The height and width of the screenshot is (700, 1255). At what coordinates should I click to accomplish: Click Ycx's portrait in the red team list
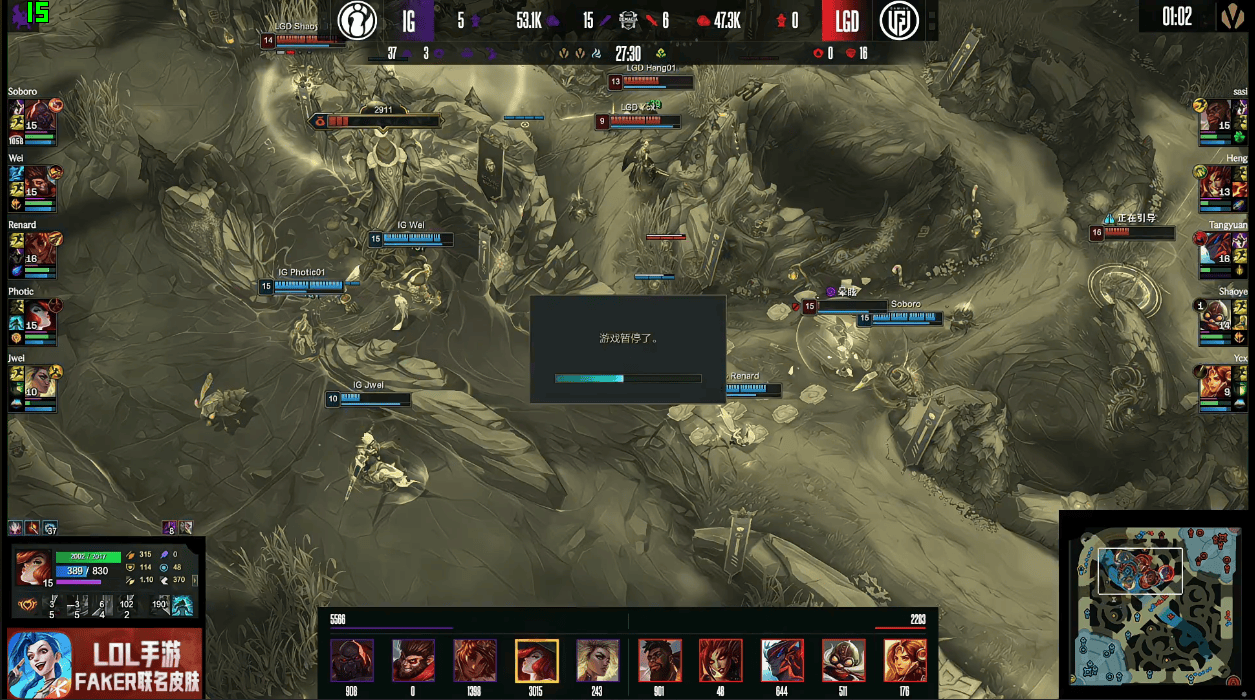tap(1217, 380)
